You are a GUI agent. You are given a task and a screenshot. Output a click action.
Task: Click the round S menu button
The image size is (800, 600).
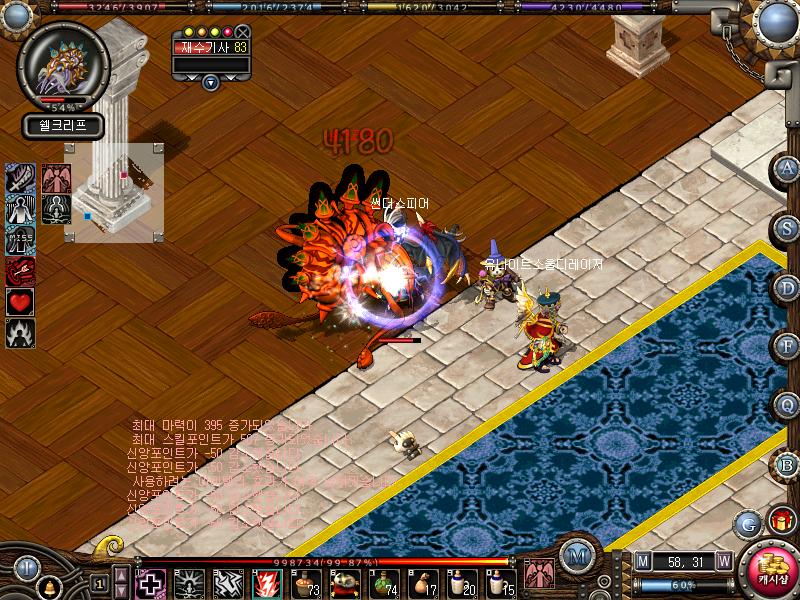(x=787, y=228)
